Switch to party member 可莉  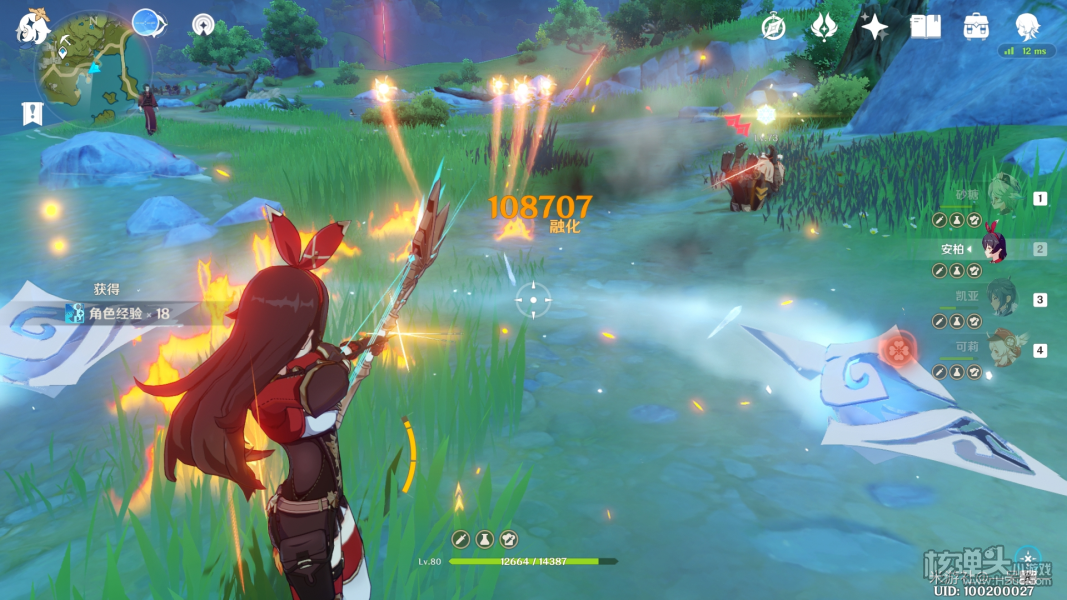click(999, 350)
